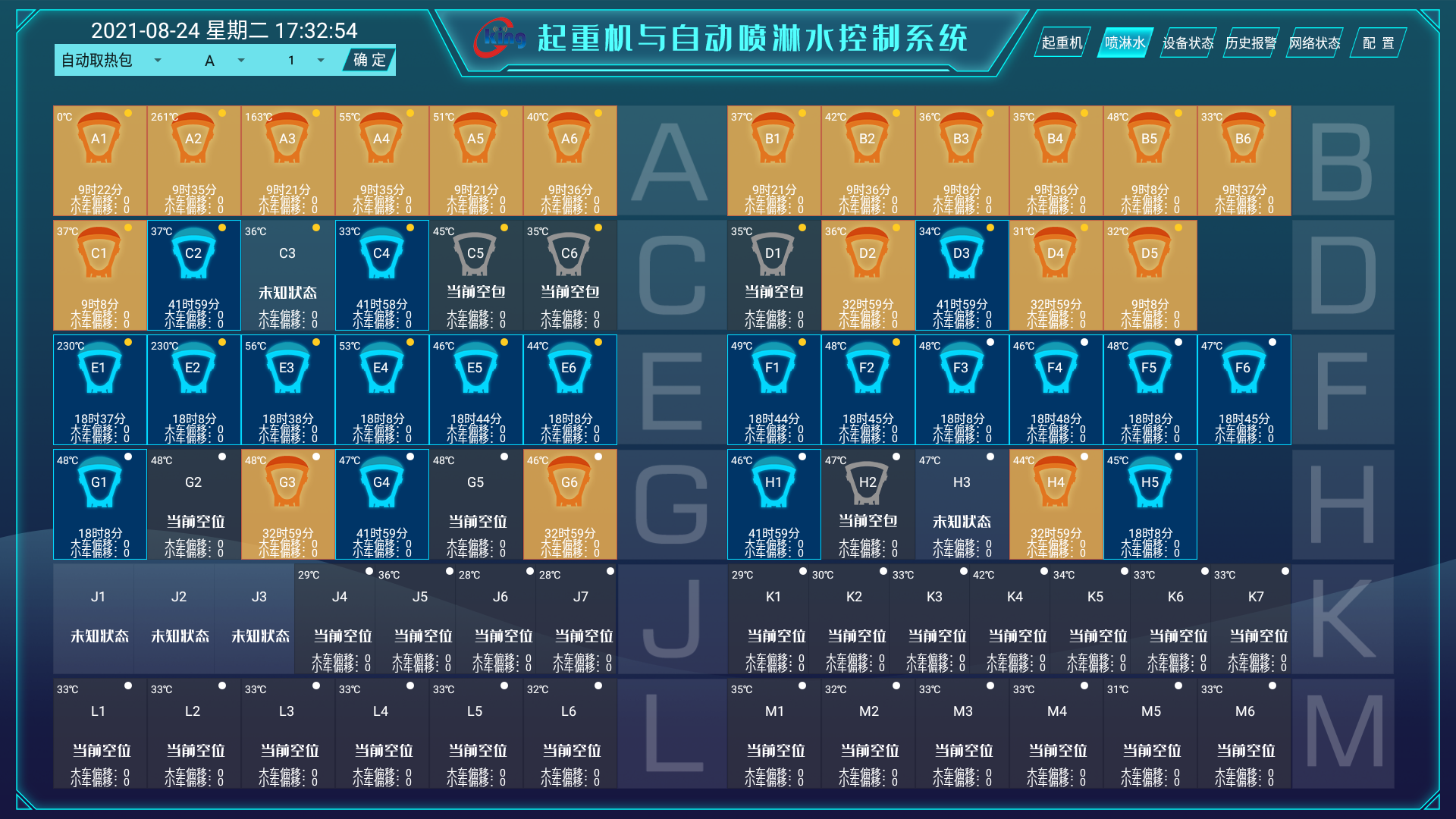
Task: Select empty ladle slot D1
Action: [x=773, y=275]
